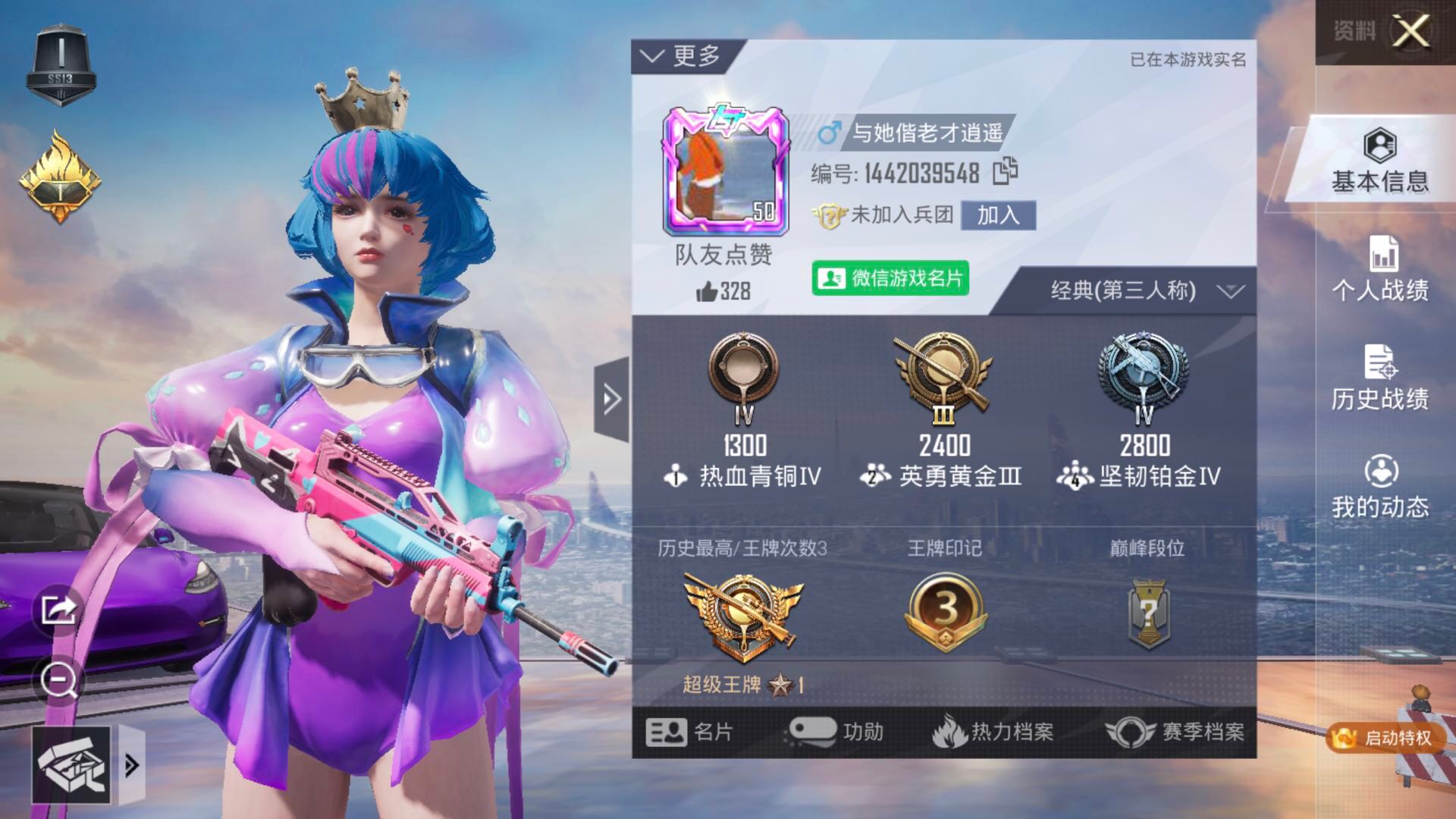Open the 名片 section
1456x819 pixels.
[689, 732]
